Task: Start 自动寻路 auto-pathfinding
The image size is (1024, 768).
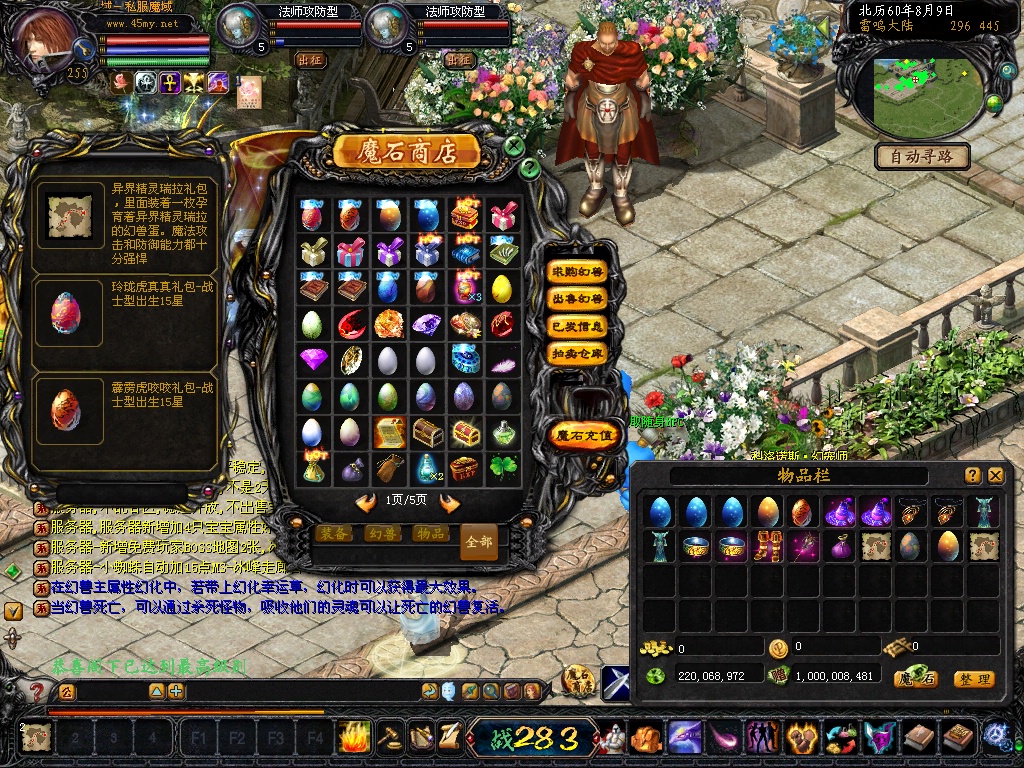Action: (921, 156)
